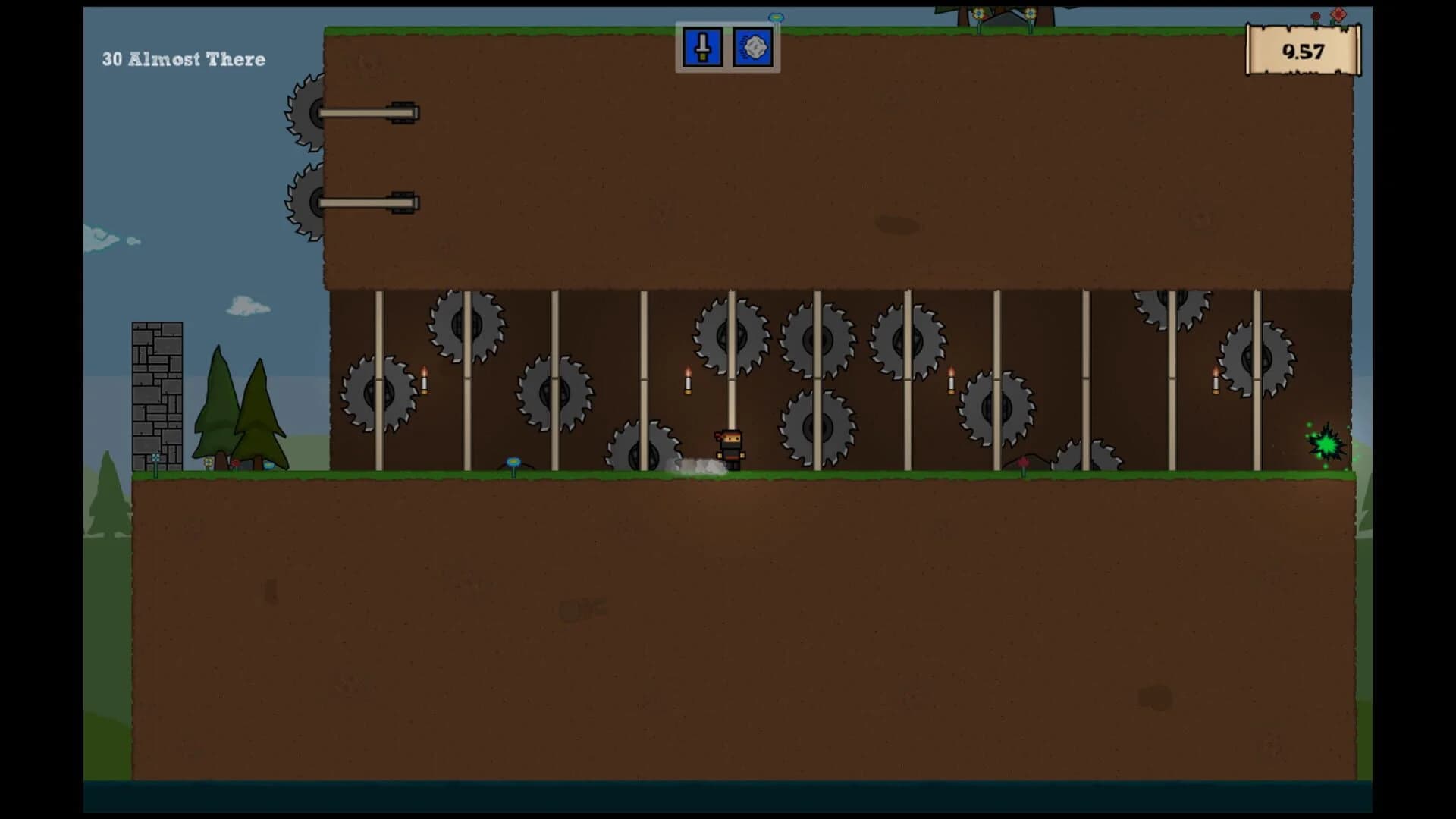Viewport: 1456px width, 819px height.
Task: Click the tall pine tree beside the tower
Action: [220, 402]
